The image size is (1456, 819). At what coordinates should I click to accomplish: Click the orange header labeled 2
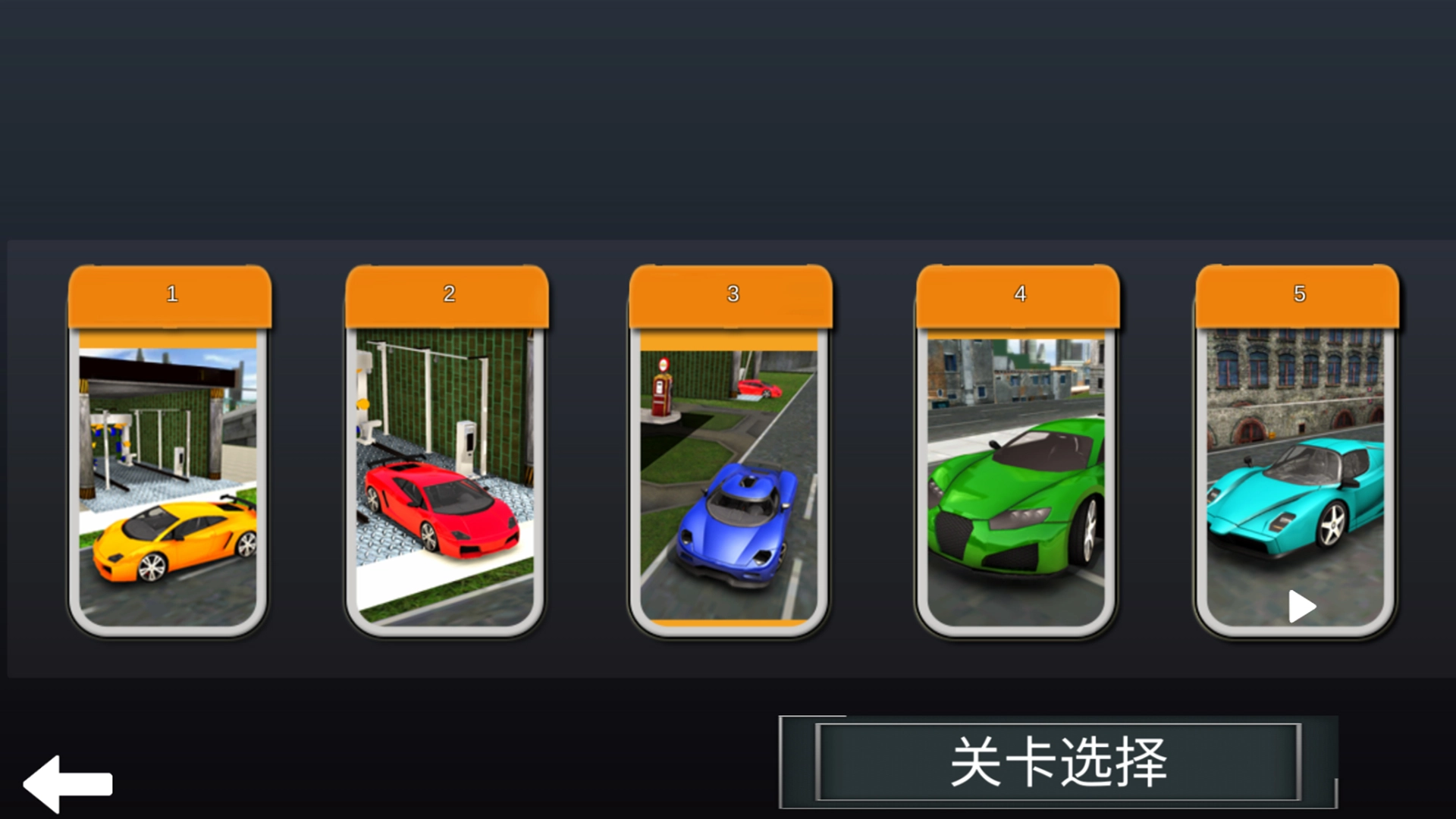[x=449, y=294]
